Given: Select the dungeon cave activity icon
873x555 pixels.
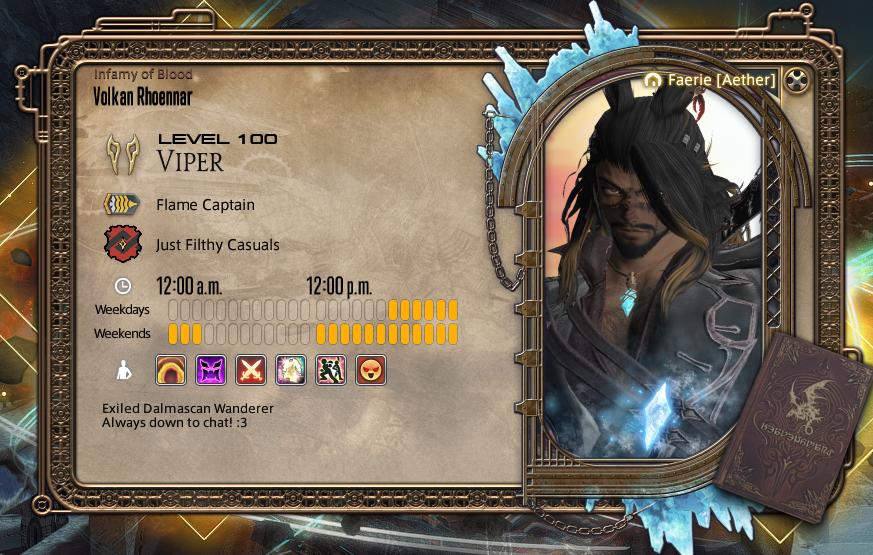Looking at the screenshot, I should coord(171,370).
